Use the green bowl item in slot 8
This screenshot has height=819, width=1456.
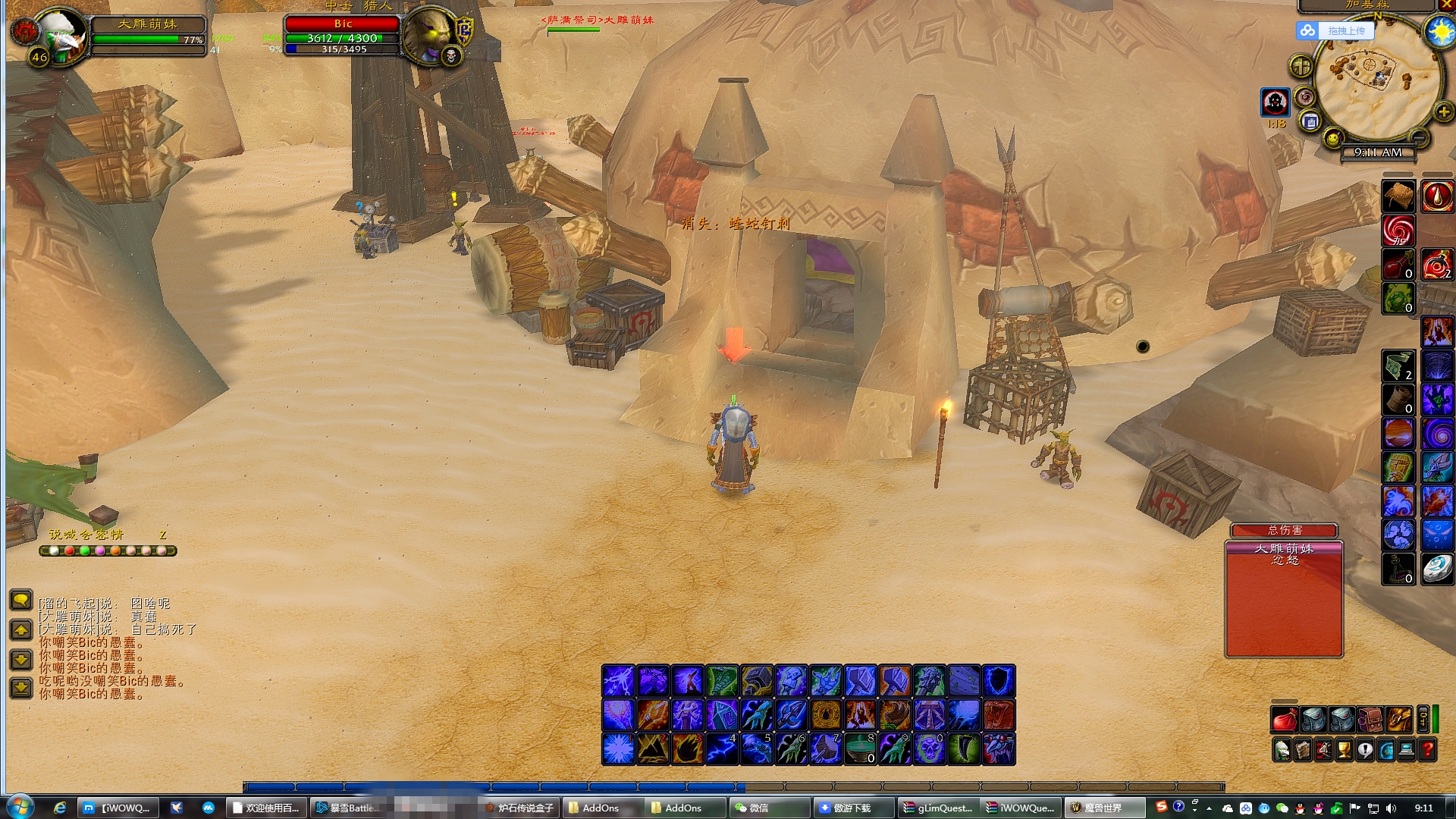point(860,748)
